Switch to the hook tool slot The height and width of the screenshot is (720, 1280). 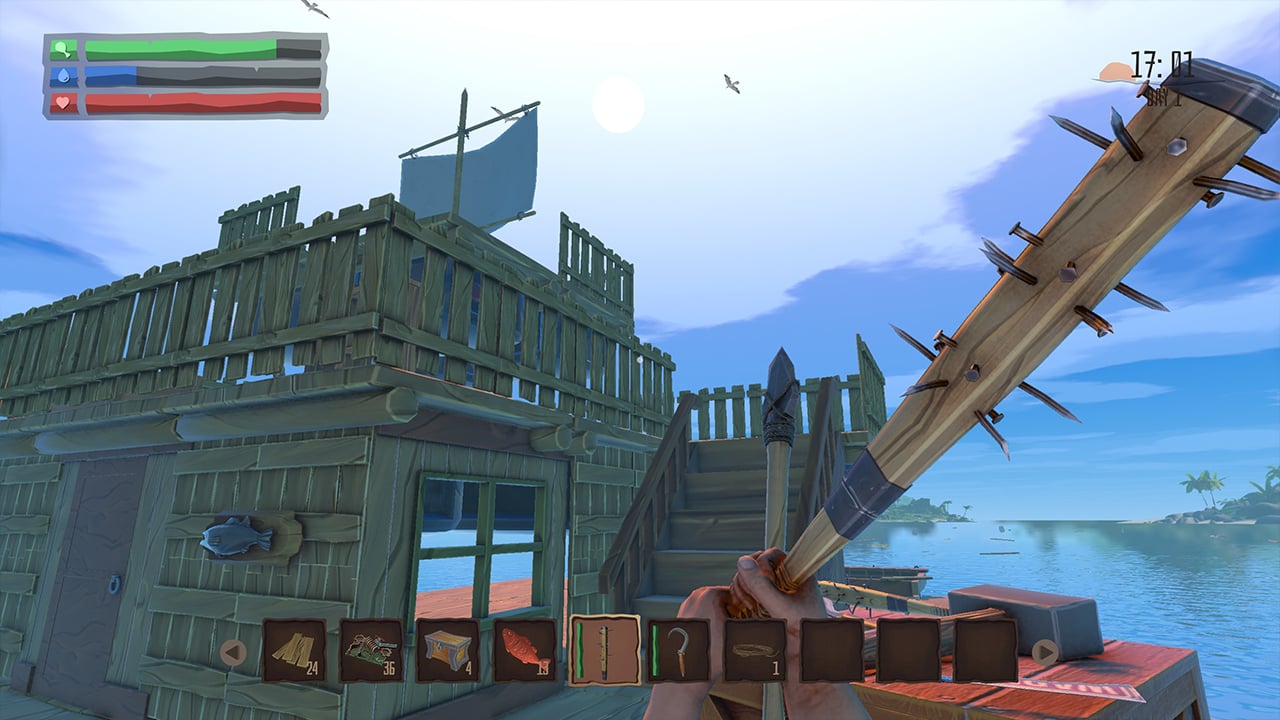[x=679, y=650]
